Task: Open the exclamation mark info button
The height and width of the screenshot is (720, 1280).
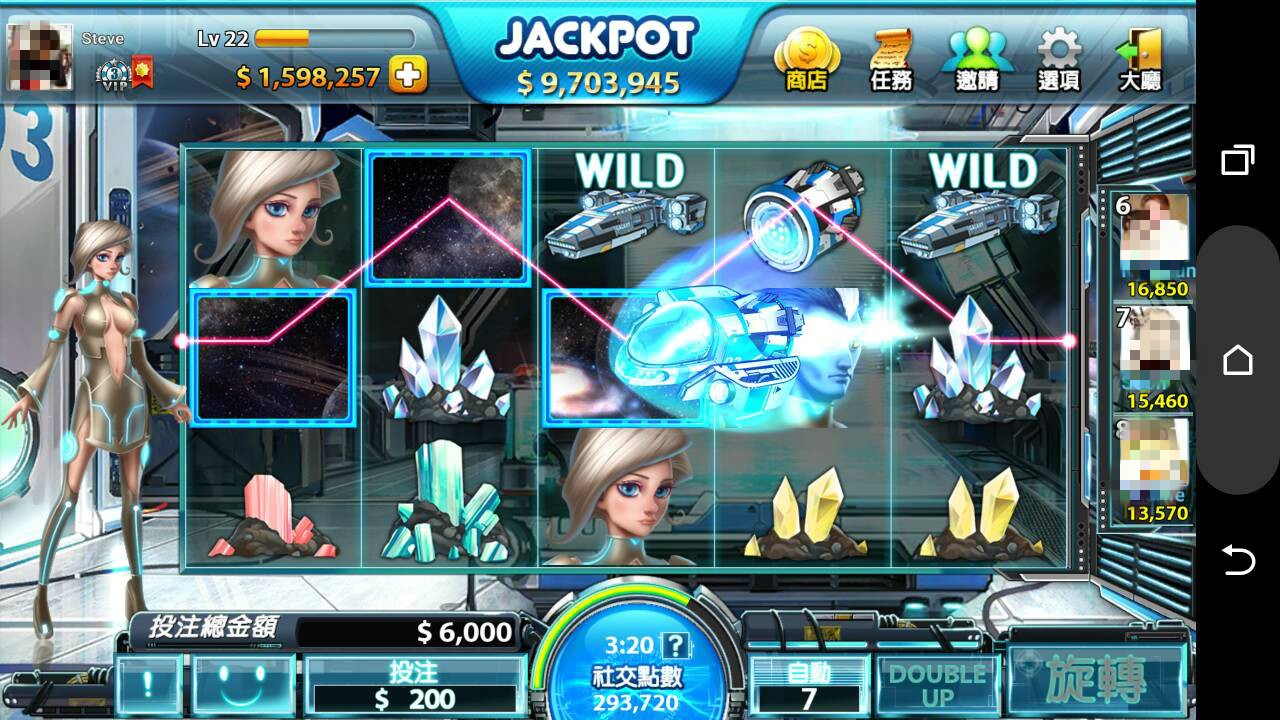Action: coord(149,685)
